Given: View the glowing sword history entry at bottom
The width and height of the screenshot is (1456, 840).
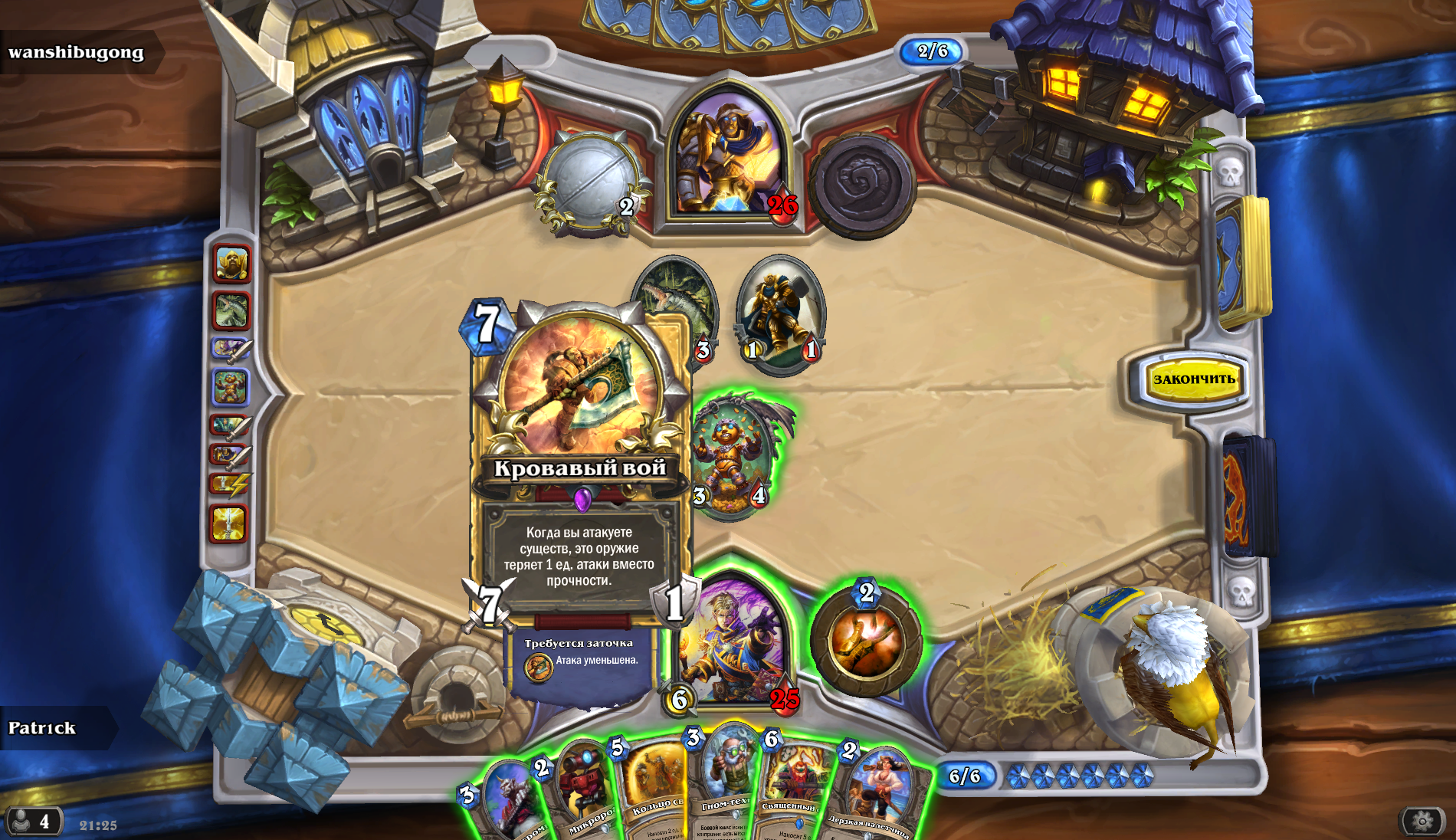Looking at the screenshot, I should click(228, 524).
